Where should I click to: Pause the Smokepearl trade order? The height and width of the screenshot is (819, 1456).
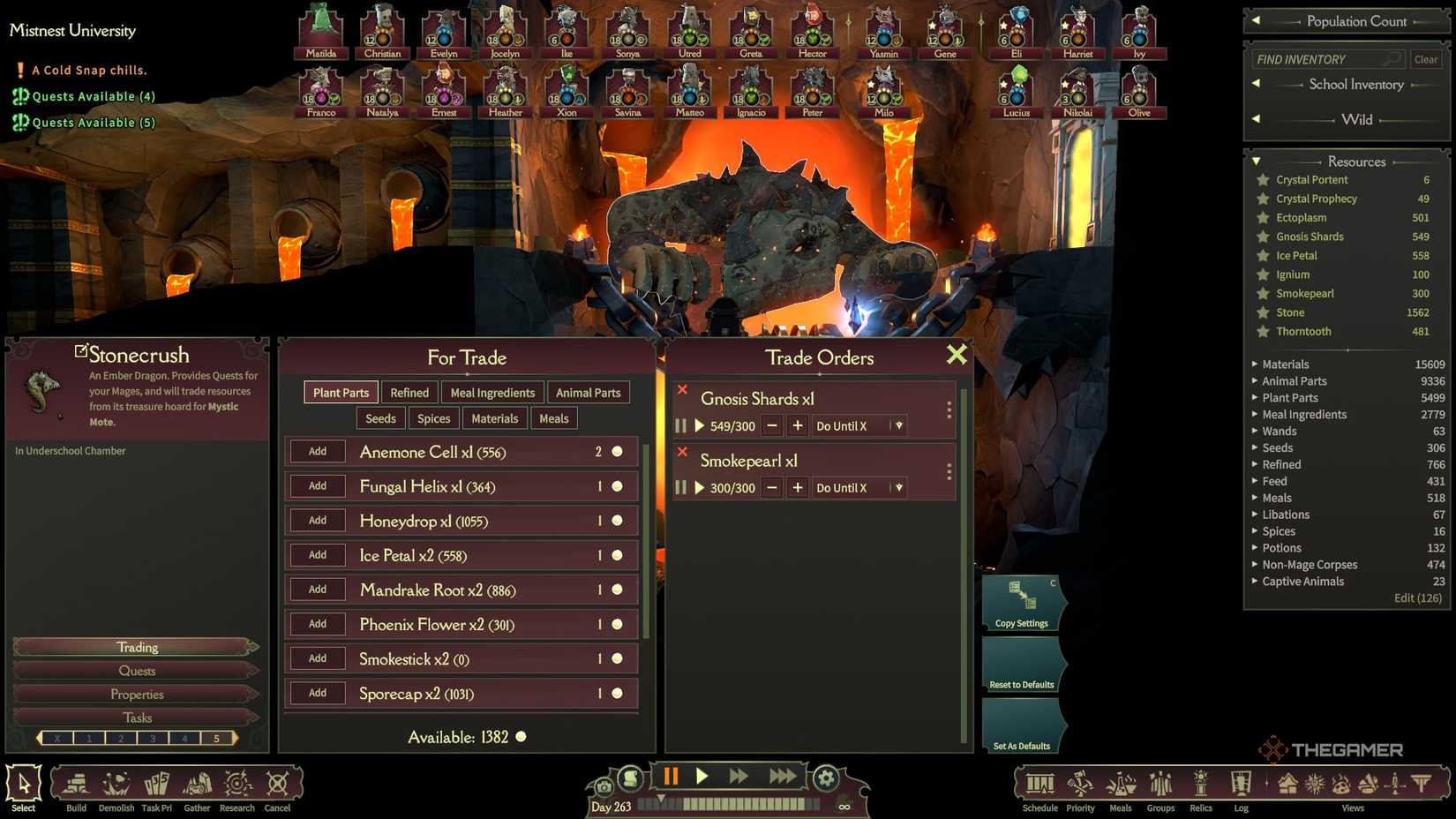pos(680,487)
